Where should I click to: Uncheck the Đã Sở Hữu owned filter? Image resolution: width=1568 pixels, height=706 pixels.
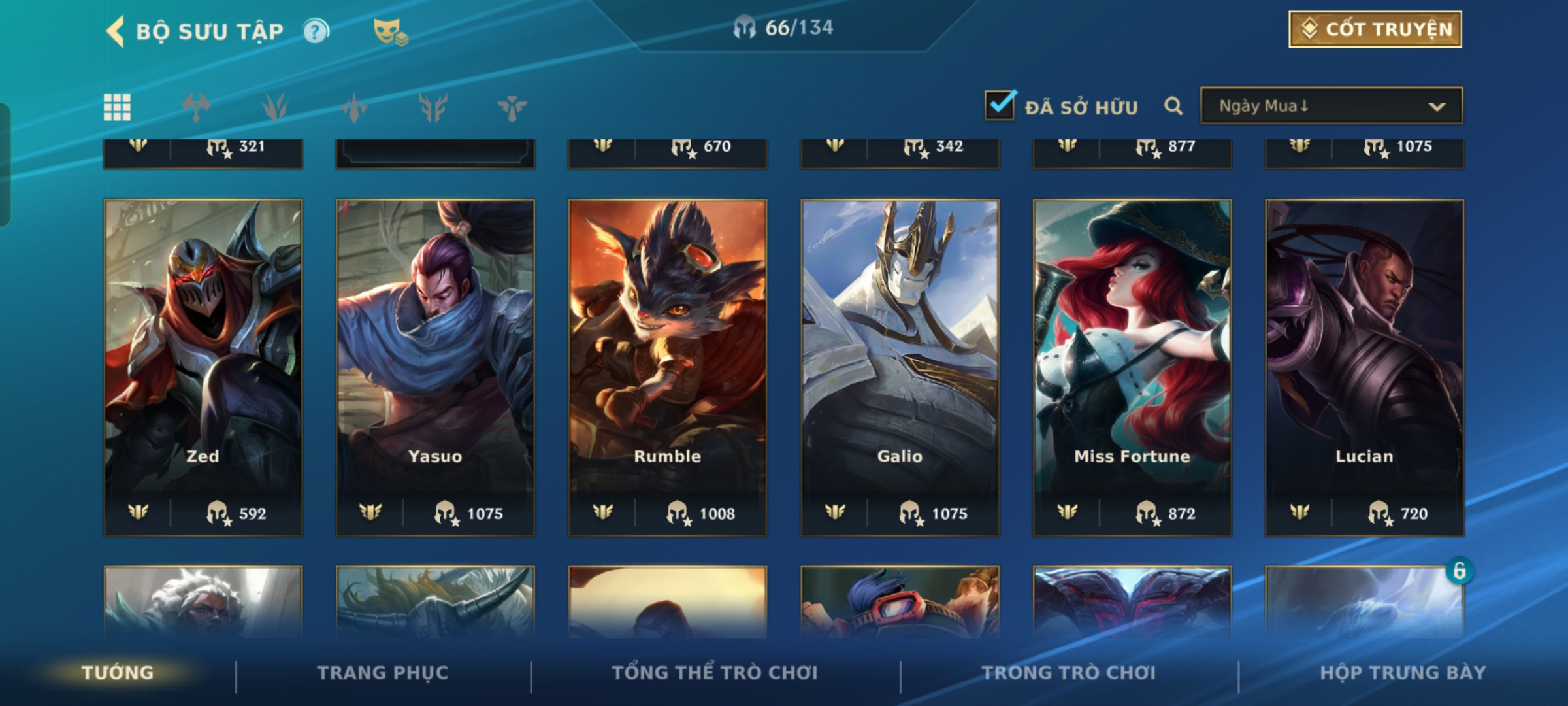pyautogui.click(x=1000, y=106)
